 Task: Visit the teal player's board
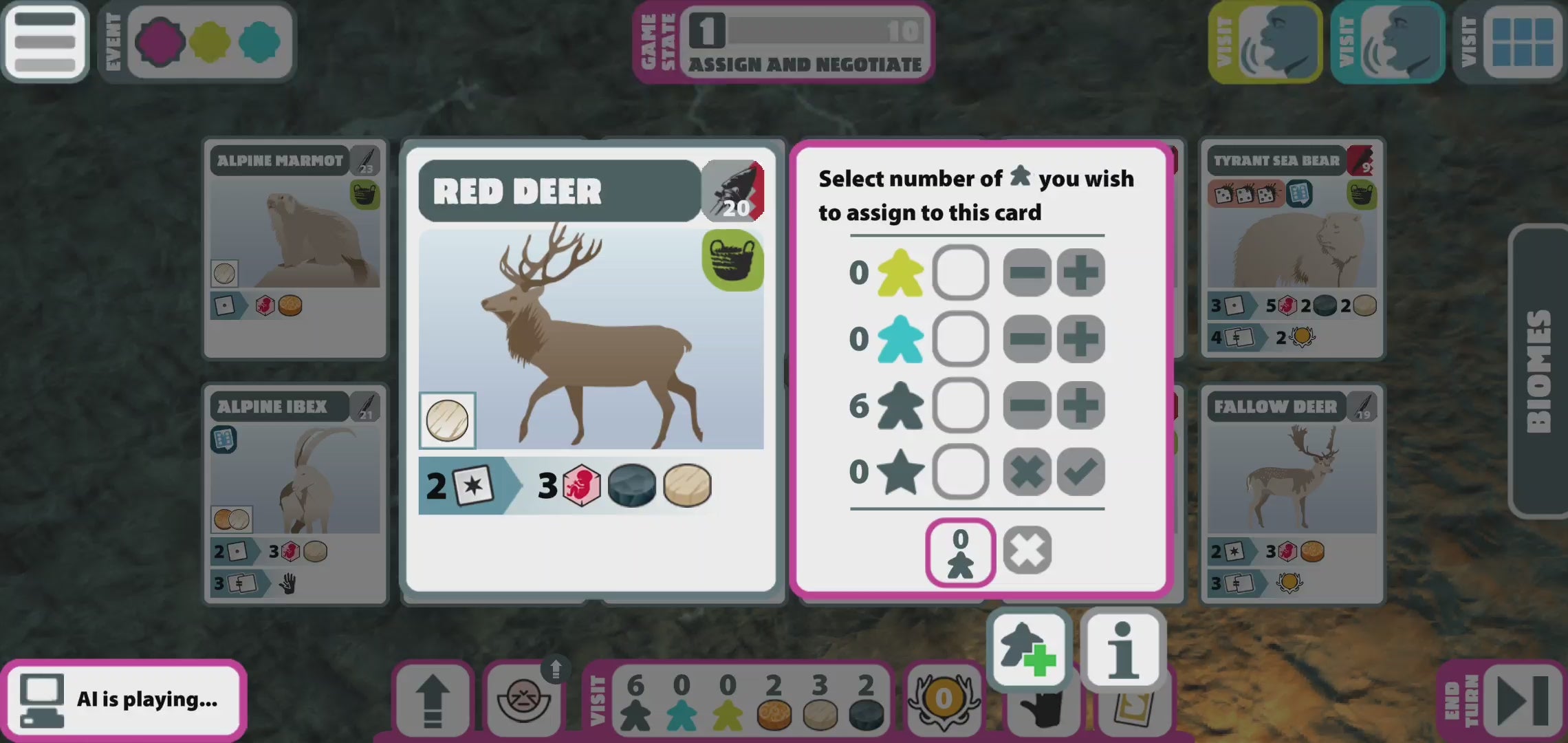pos(1386,43)
